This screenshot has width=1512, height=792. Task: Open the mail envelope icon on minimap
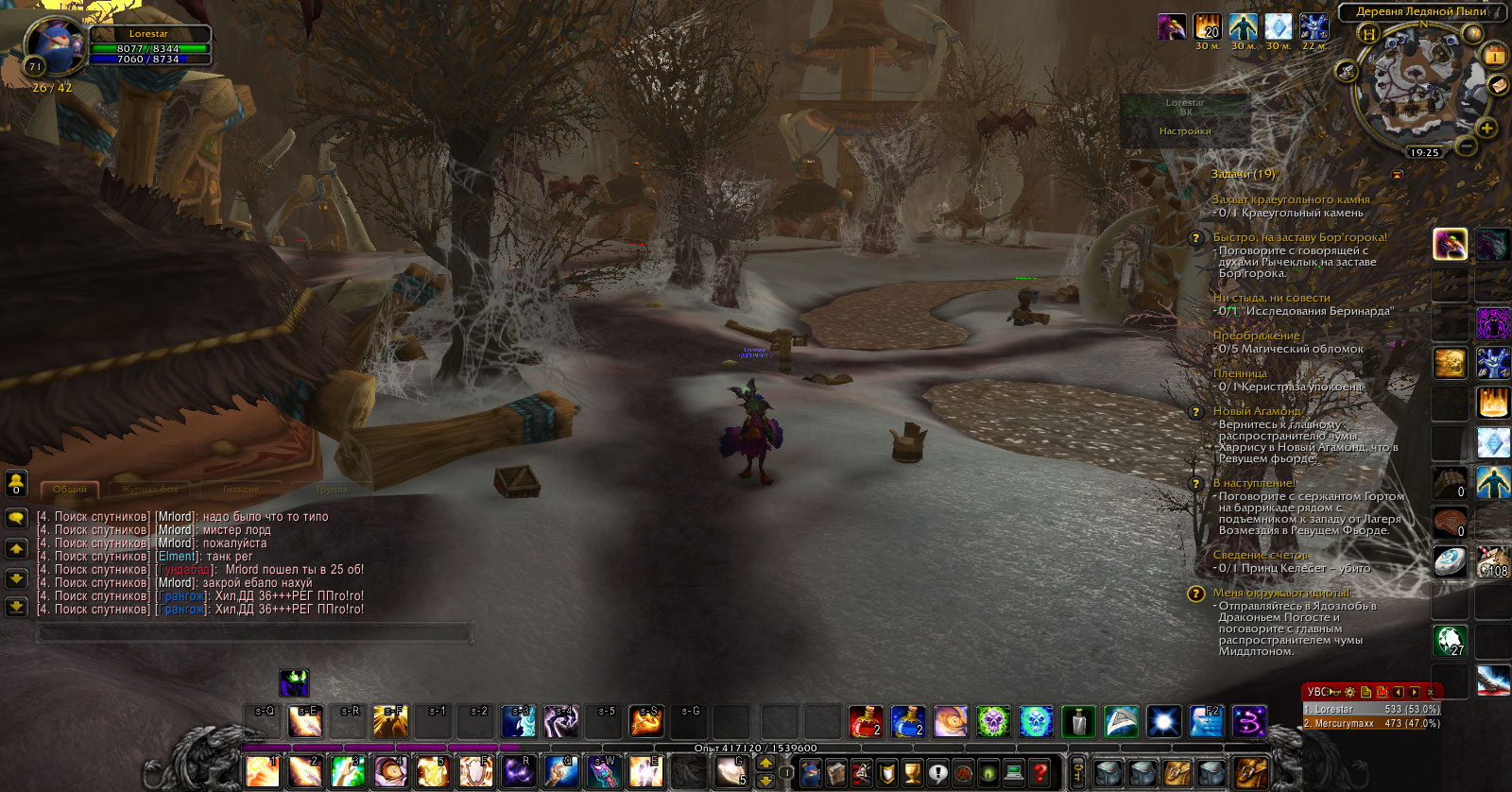click(x=1498, y=85)
